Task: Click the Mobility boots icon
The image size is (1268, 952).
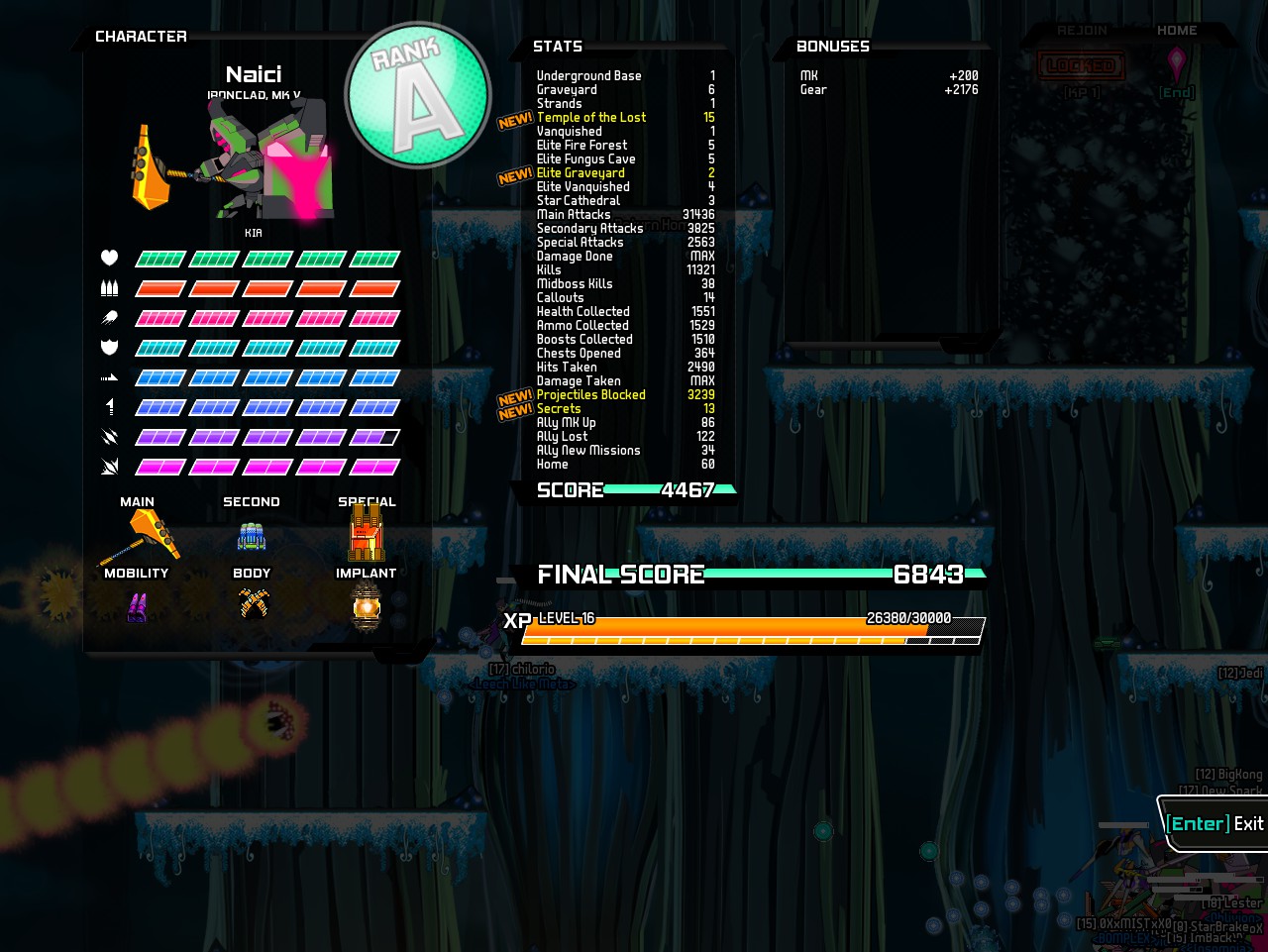Action: click(137, 606)
